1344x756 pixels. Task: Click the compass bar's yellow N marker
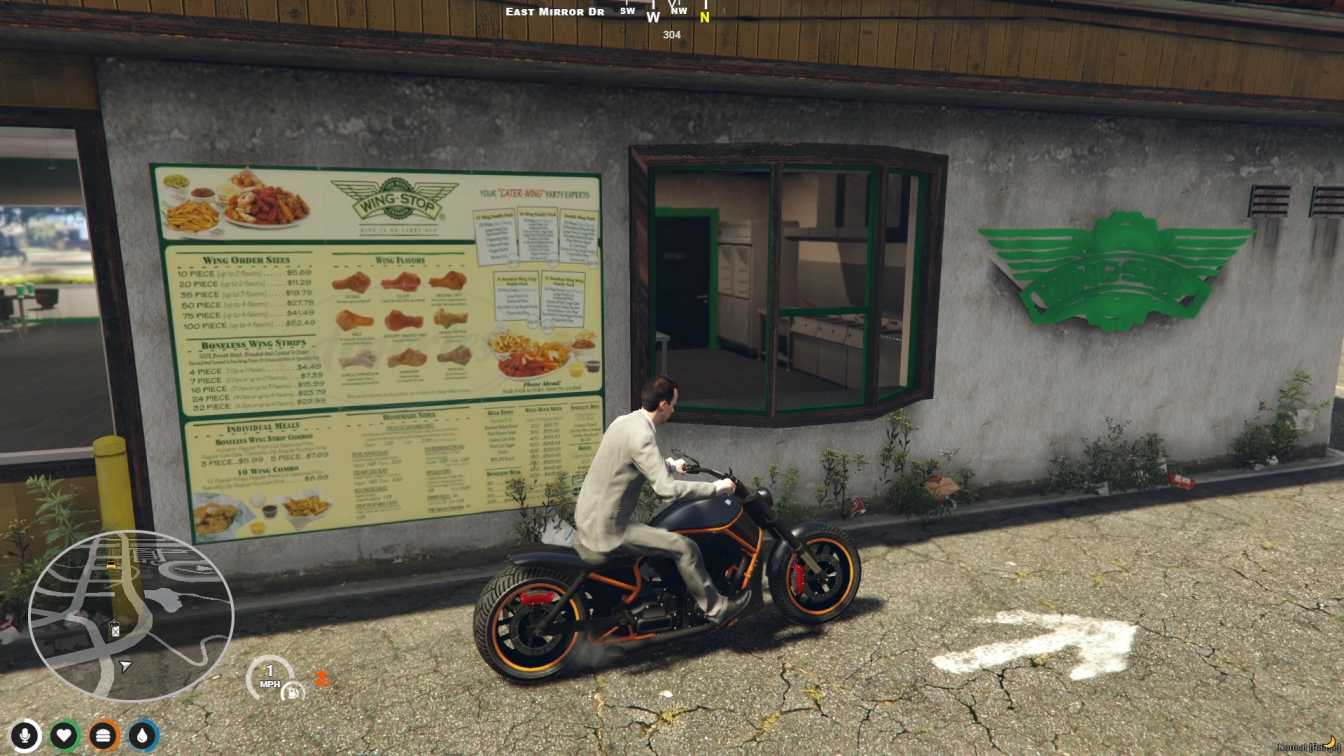point(704,16)
